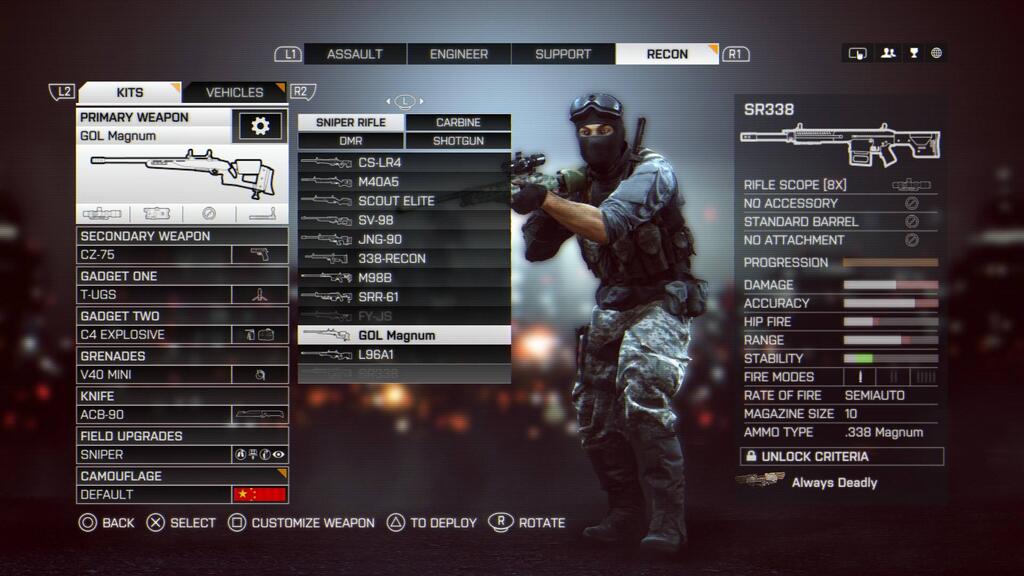Choose the Scout Elite rifle
Screen dimensions: 1024x576
404,200
